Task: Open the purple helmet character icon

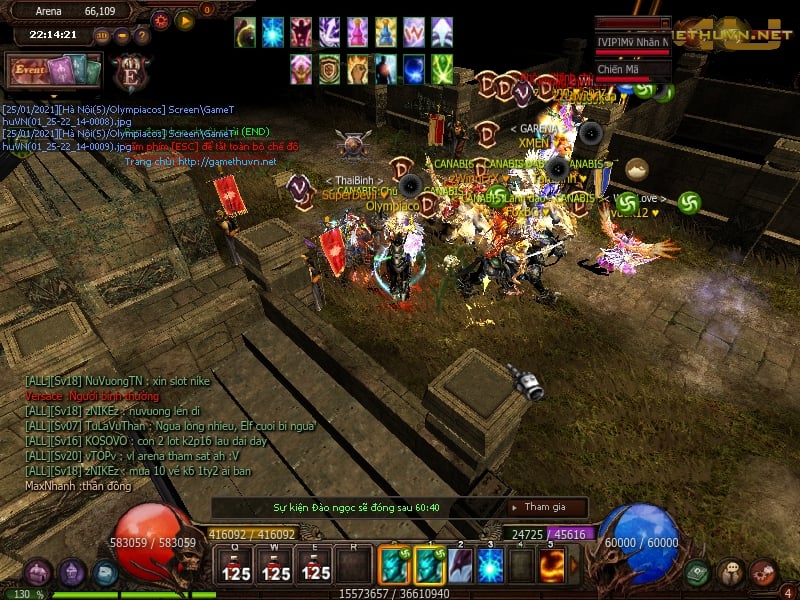Action: (x=72, y=573)
